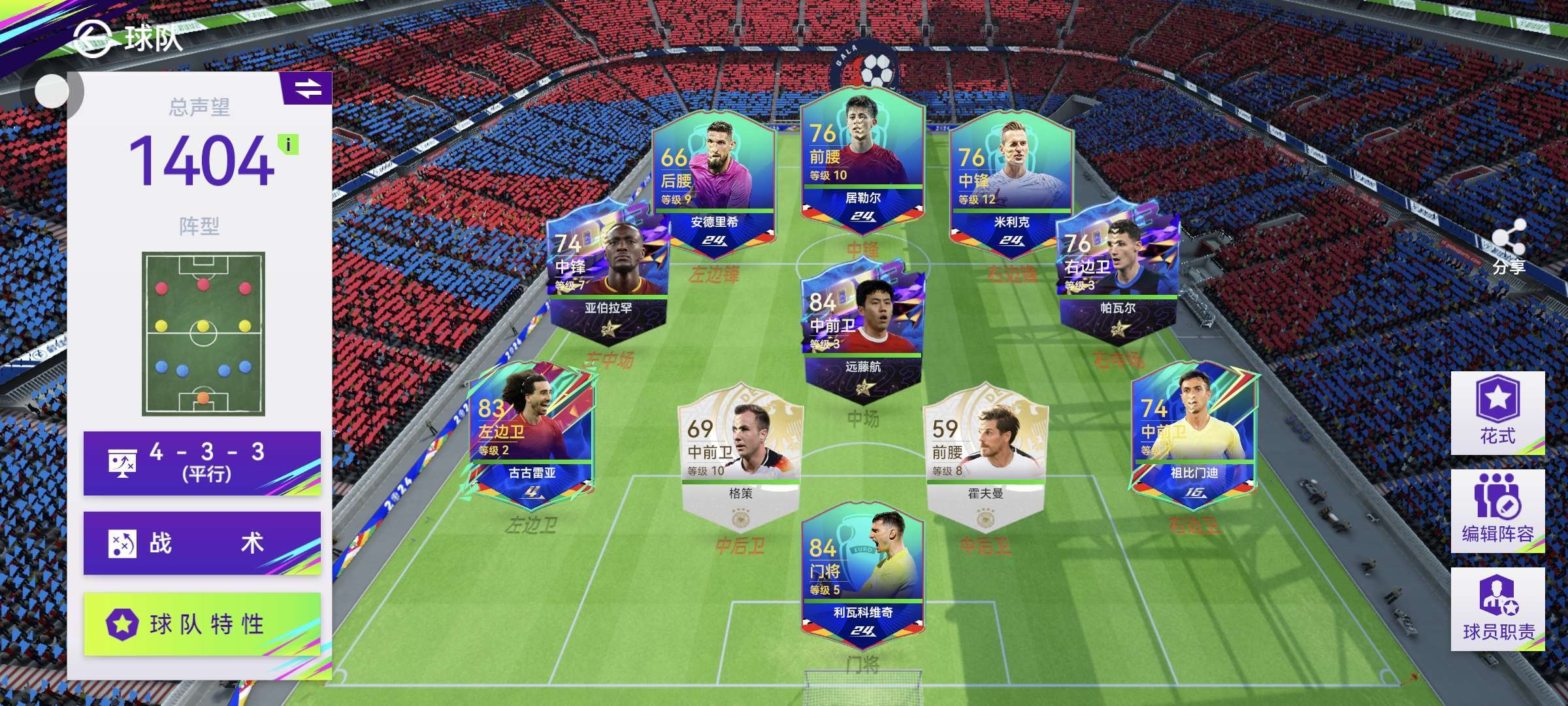
Task: Toggle the swap arrows on the team panel
Action: [308, 88]
